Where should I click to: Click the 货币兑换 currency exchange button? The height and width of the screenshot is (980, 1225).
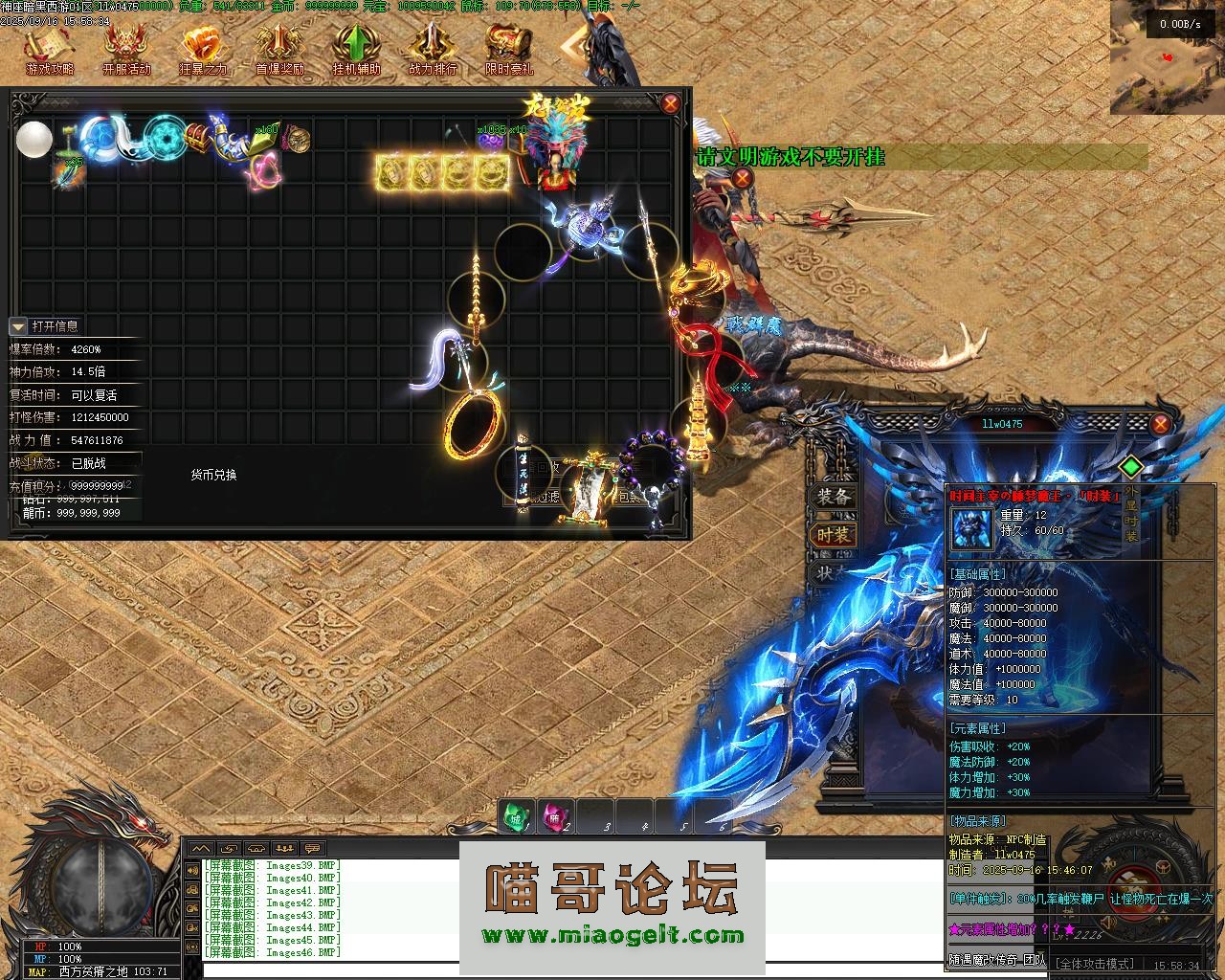pos(213,475)
